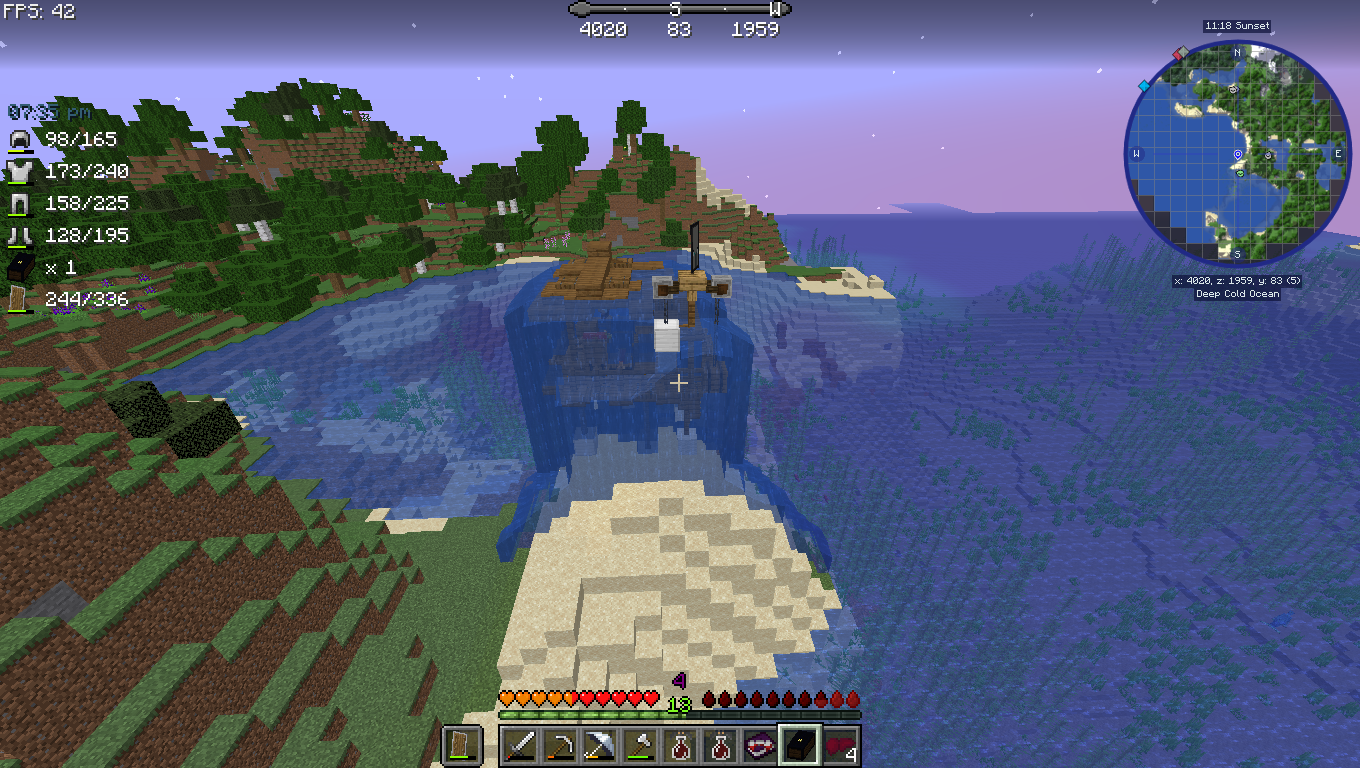1360x768 pixels.
Task: Click the offhand wooden shield slot
Action: (459, 747)
